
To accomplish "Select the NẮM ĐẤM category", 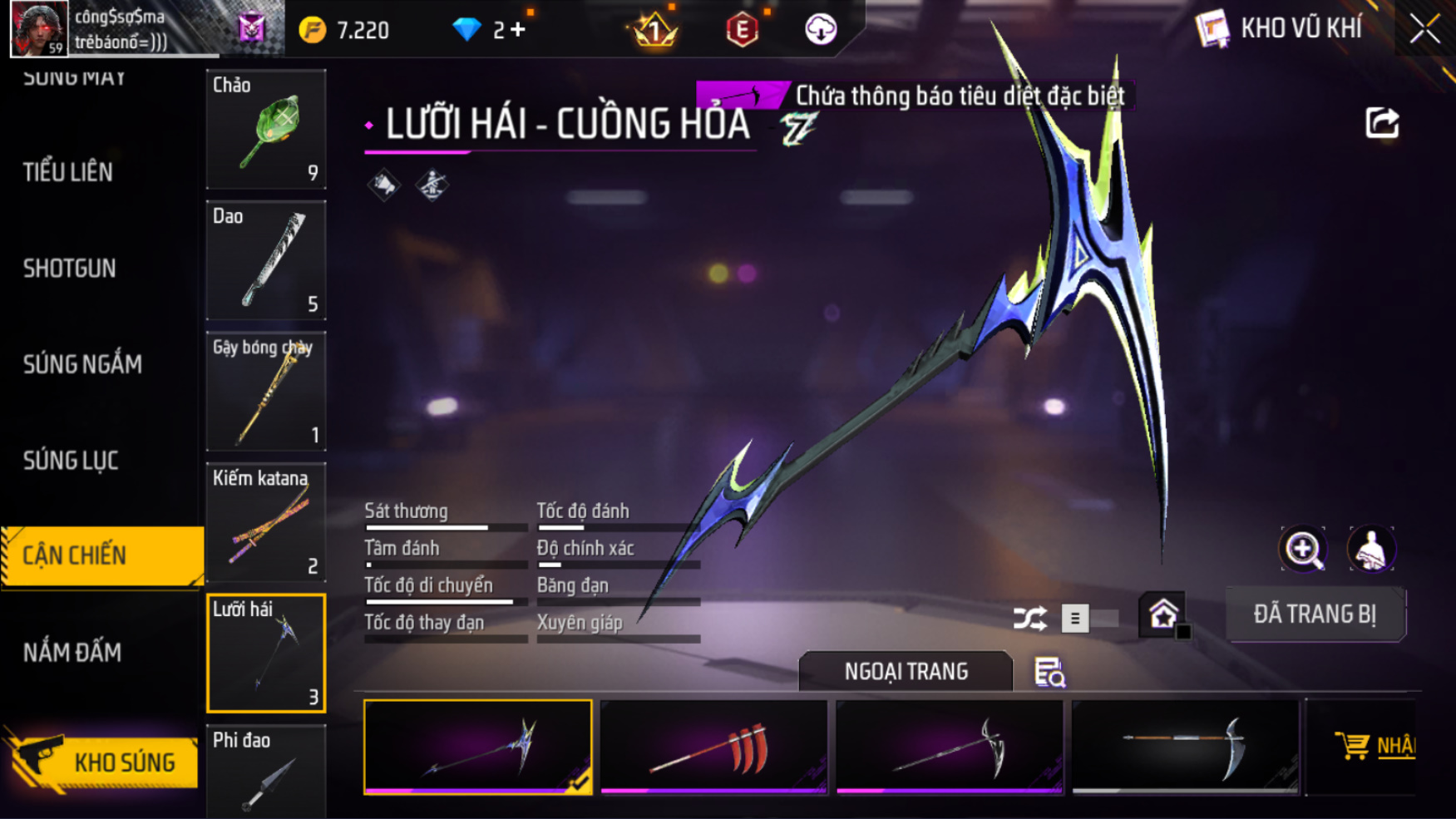I will [72, 653].
